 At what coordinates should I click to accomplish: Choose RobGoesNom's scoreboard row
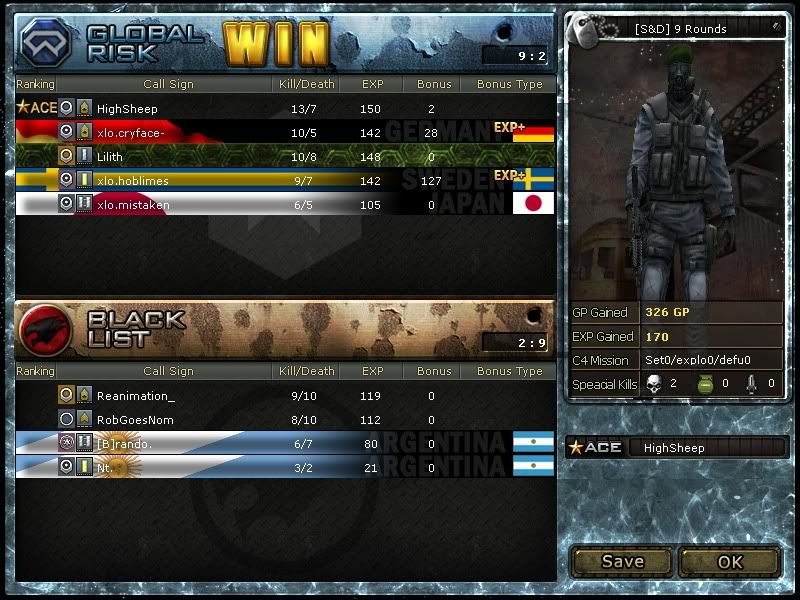click(136, 420)
